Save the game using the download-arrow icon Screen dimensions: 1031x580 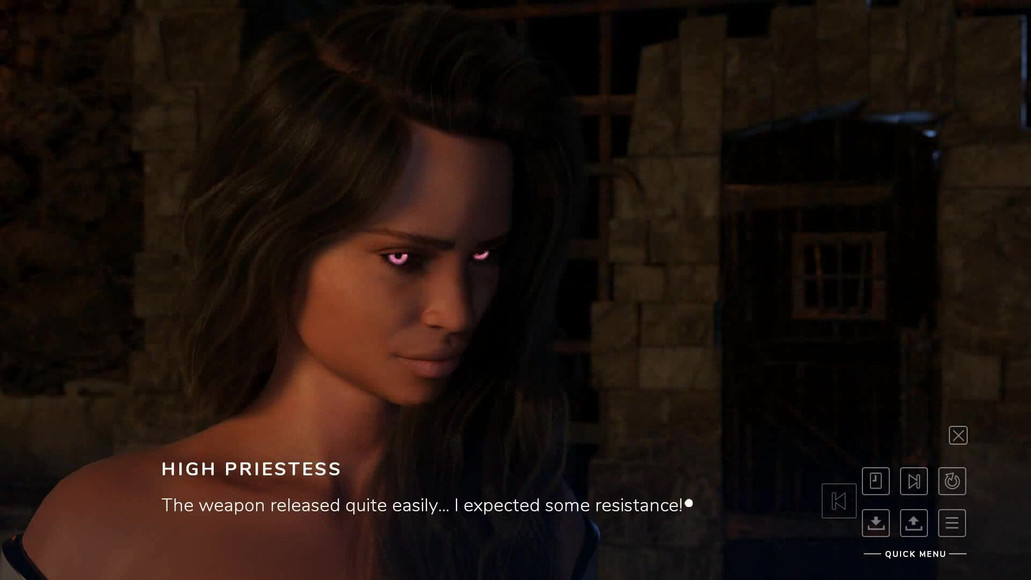[x=875, y=522]
